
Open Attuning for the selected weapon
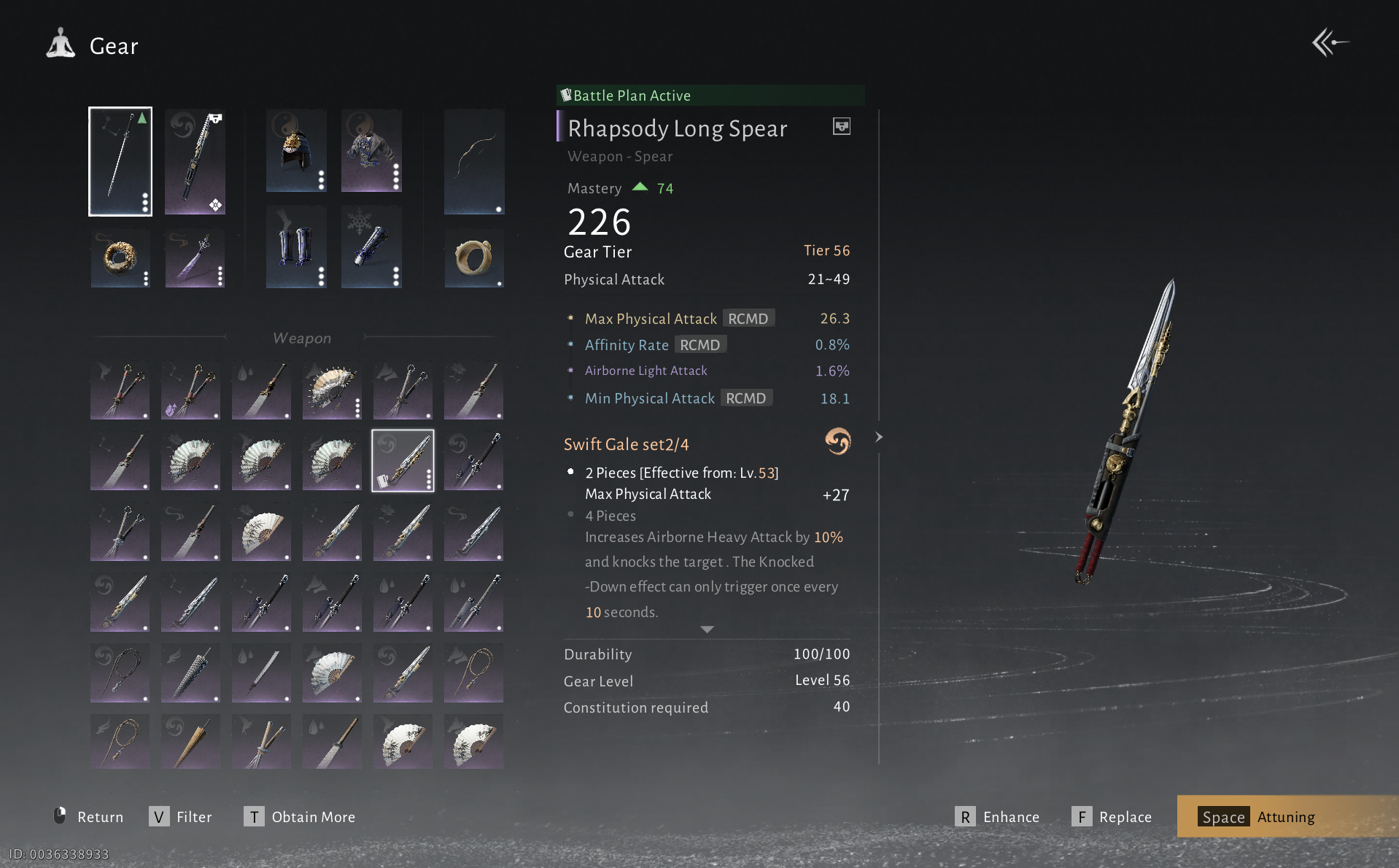(1257, 817)
